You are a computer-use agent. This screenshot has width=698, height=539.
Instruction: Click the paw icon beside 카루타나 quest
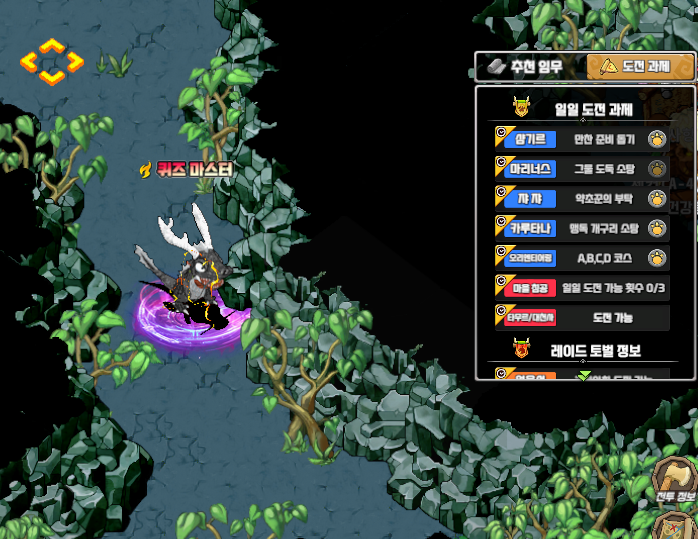tap(656, 228)
